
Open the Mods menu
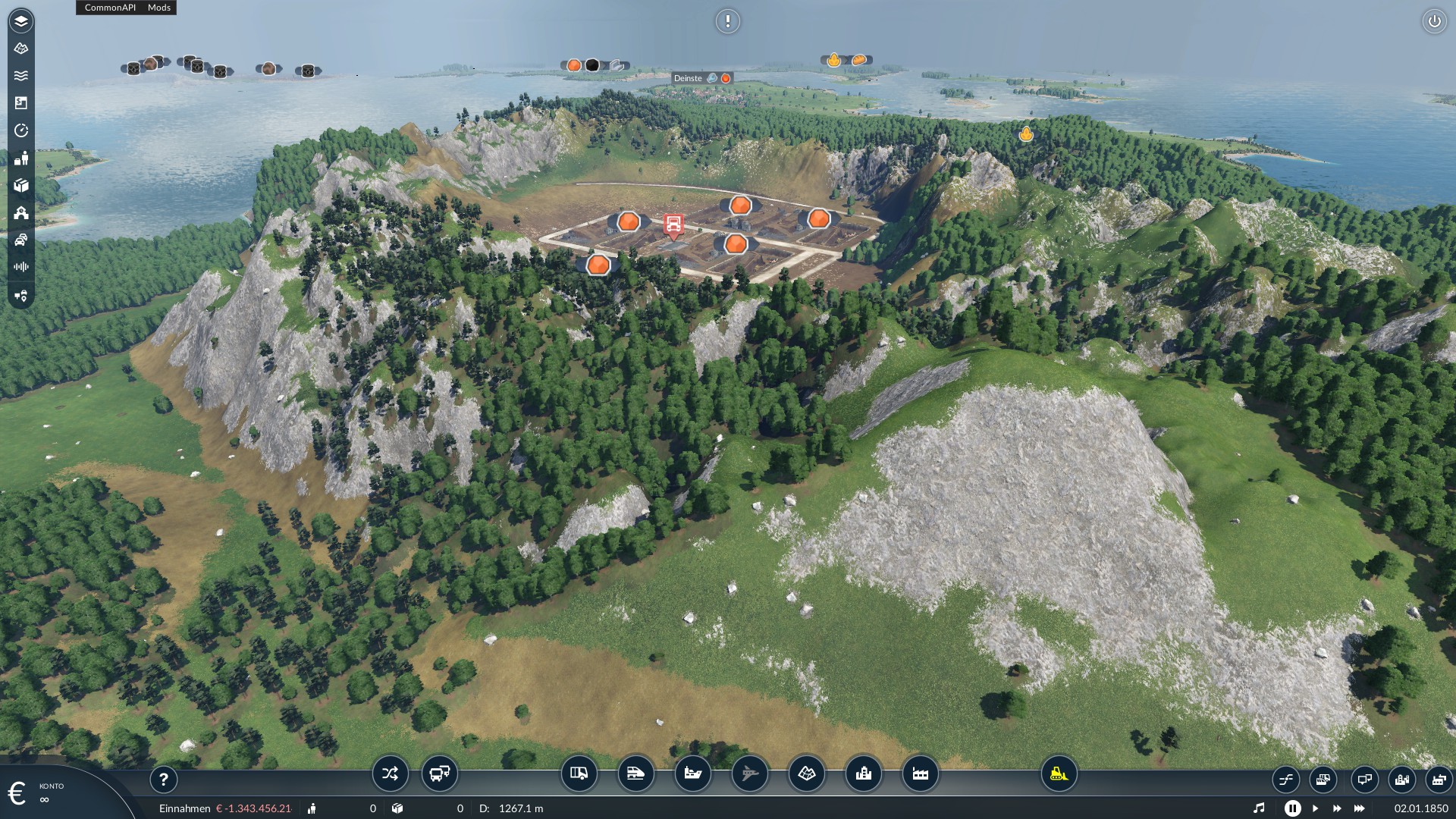(x=159, y=8)
